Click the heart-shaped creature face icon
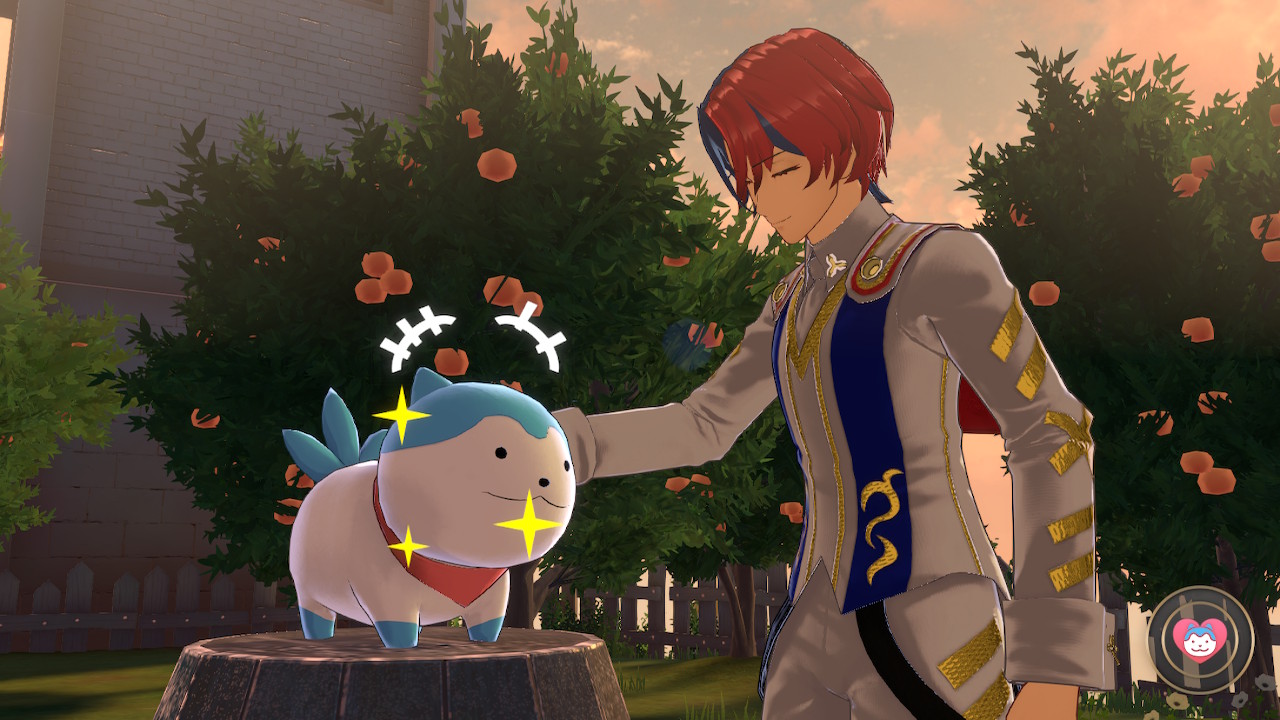1280x720 pixels. click(1200, 639)
